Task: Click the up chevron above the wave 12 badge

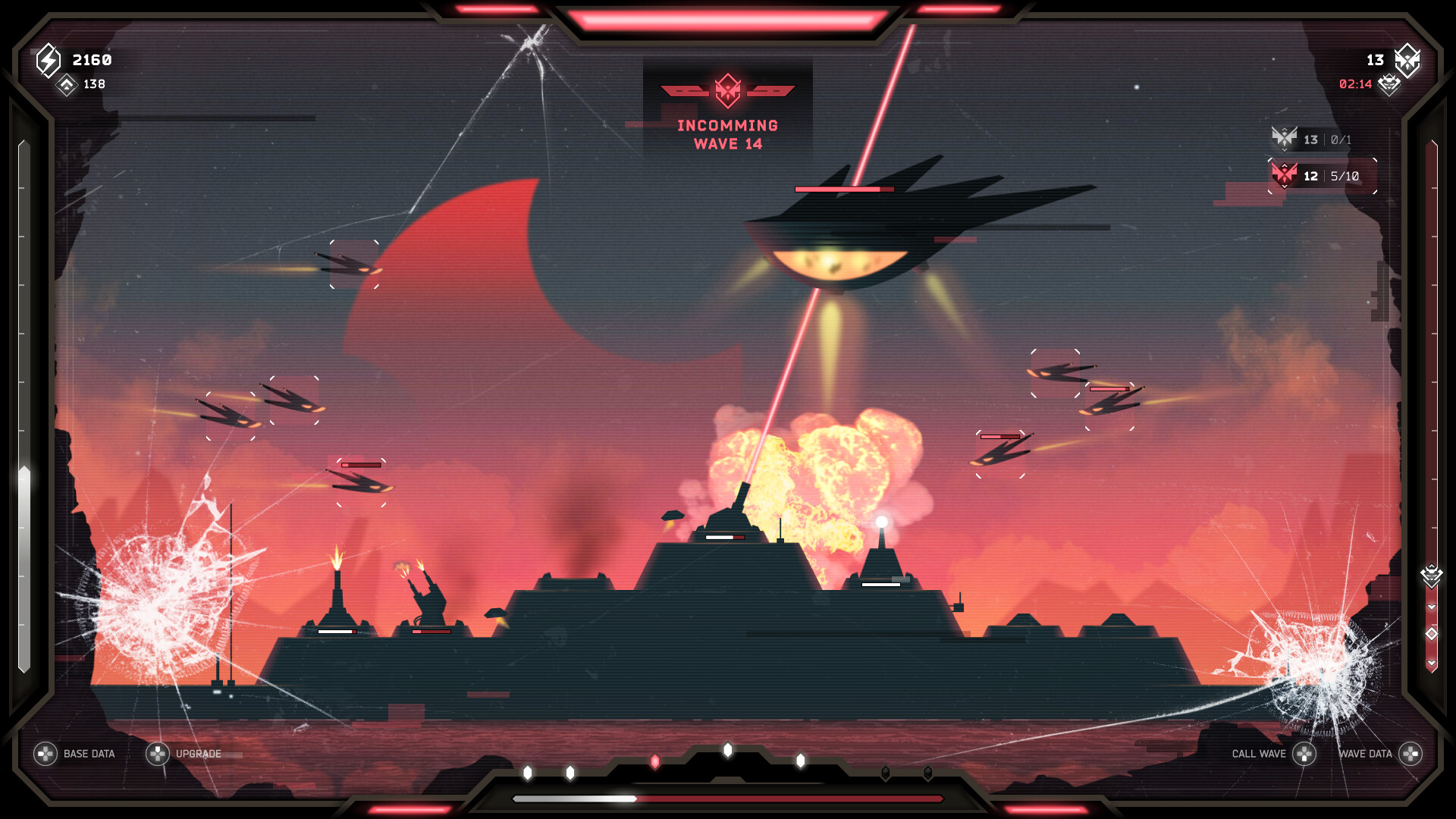Action: point(1285,165)
